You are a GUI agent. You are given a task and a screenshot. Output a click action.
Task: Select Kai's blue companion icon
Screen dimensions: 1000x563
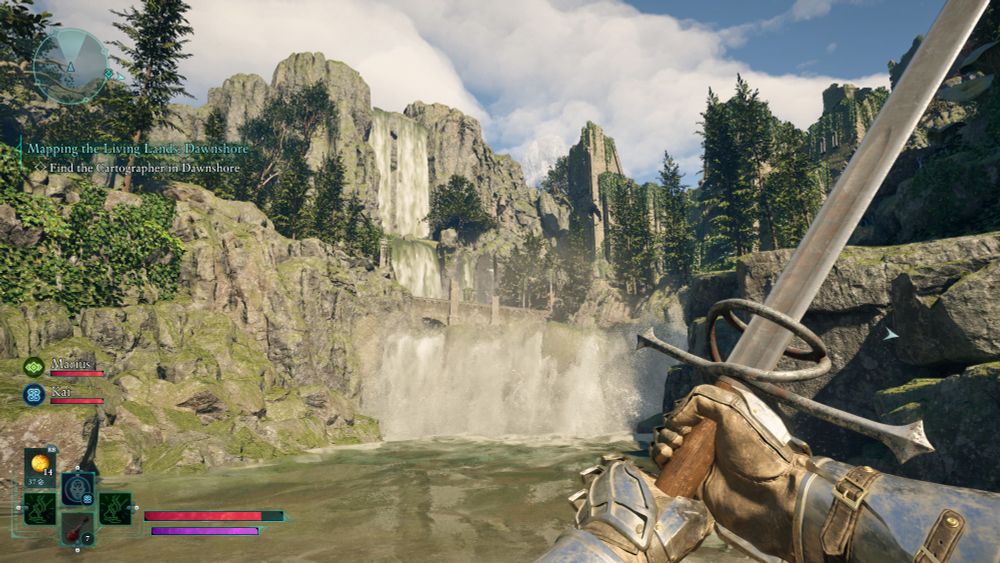(34, 394)
